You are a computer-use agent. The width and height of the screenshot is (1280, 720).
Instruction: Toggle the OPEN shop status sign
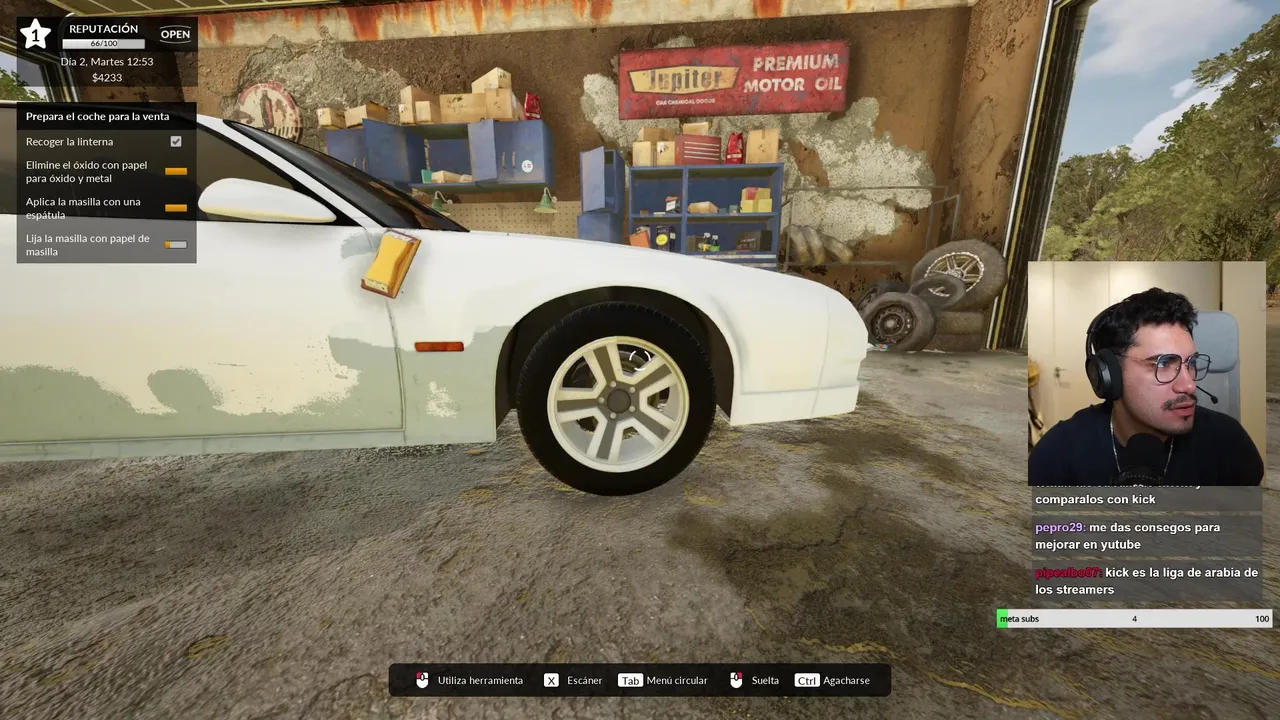pos(175,34)
